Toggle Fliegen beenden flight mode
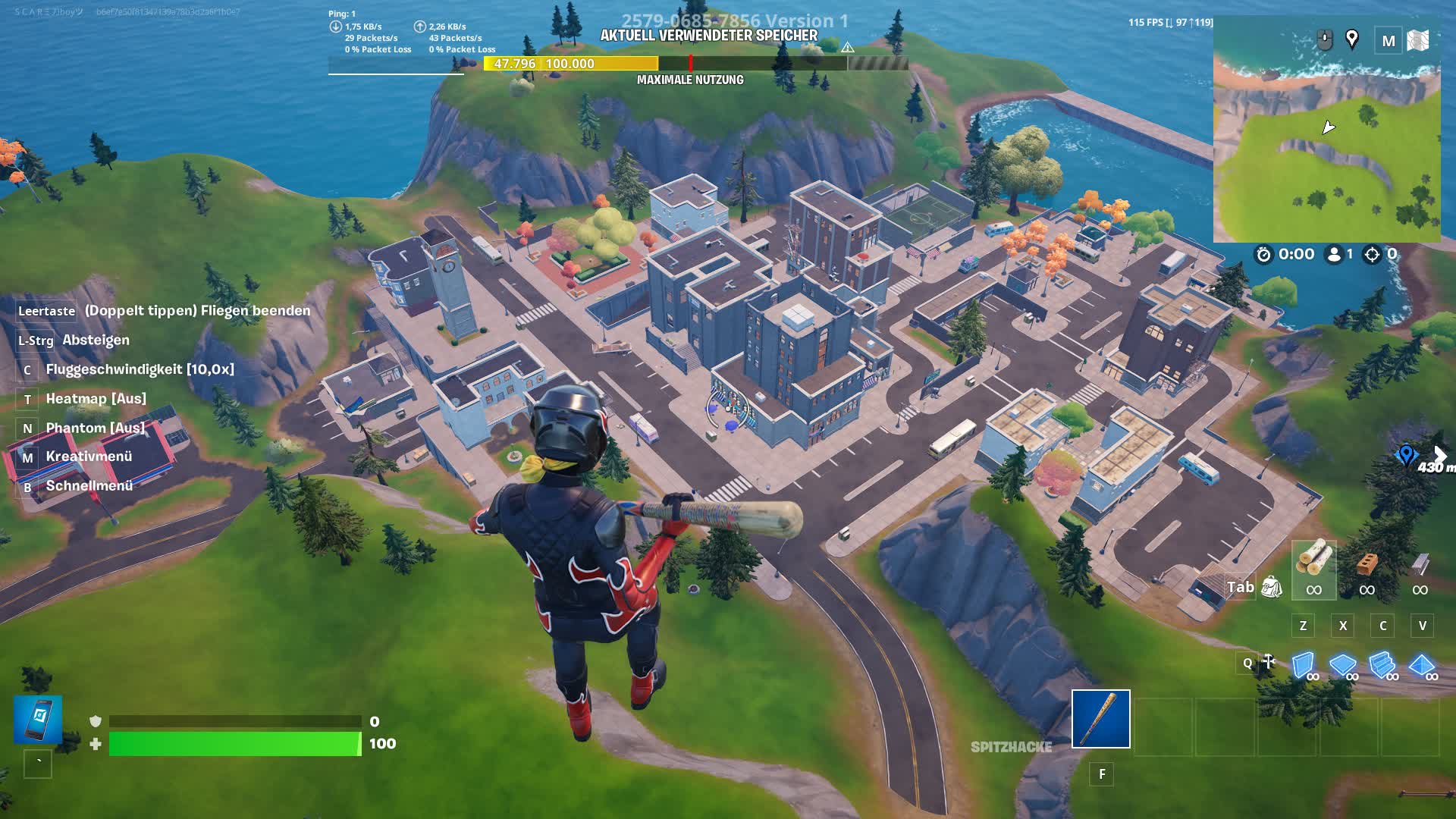Viewport: 1456px width, 819px height. (x=197, y=311)
